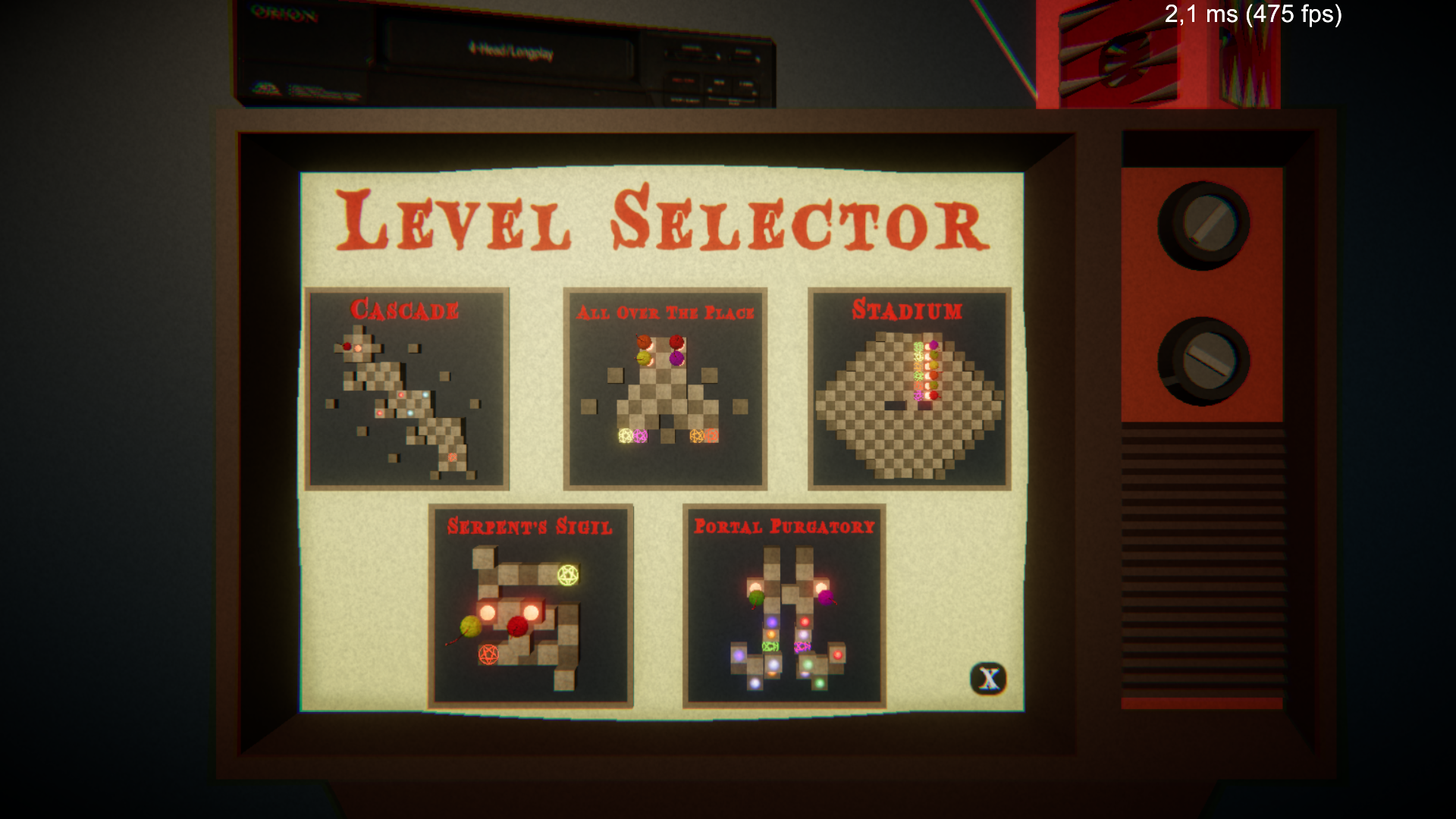Click the red pentagram sigil in Serpent's Sigil

pos(488,653)
